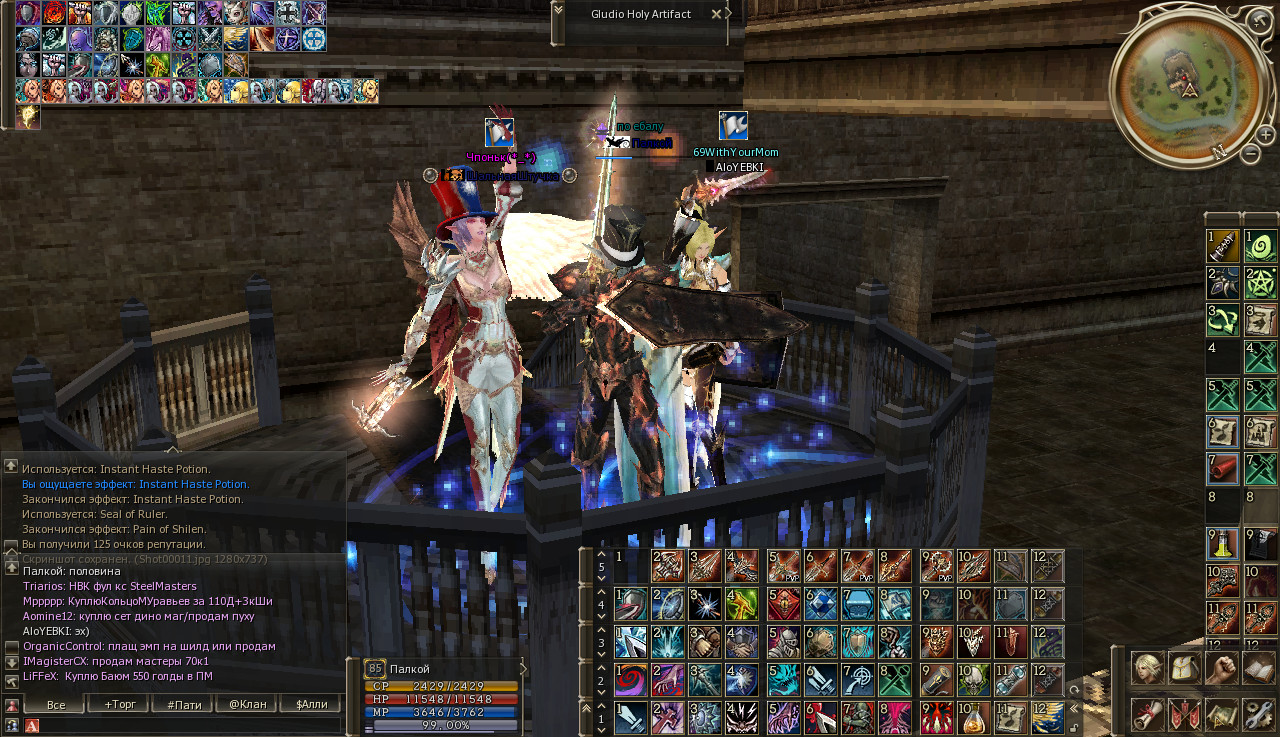Activate the green pentagram skill on side bar
The width and height of the screenshot is (1280, 737).
1260,283
